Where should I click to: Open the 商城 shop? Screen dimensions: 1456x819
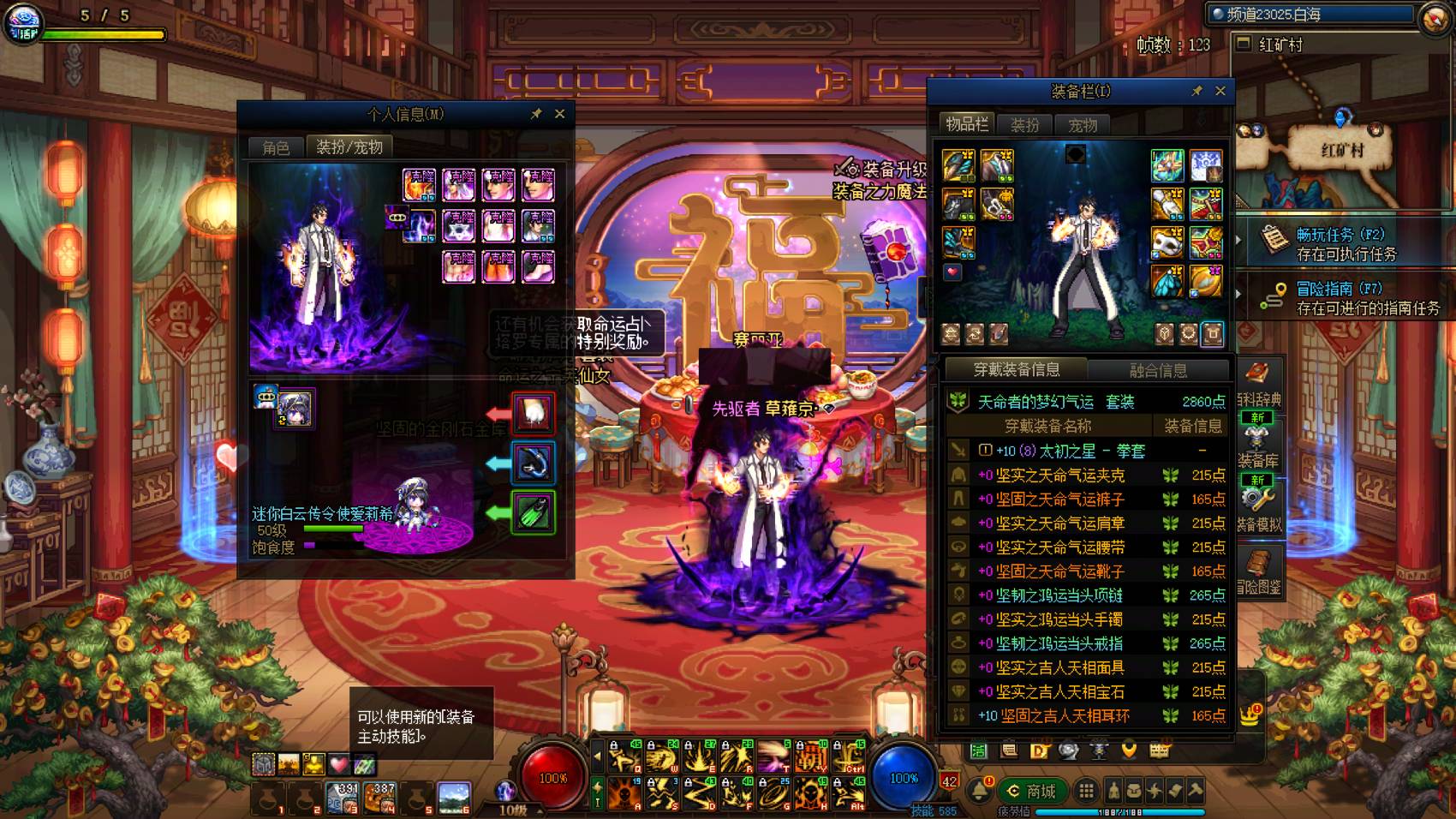(x=1032, y=791)
